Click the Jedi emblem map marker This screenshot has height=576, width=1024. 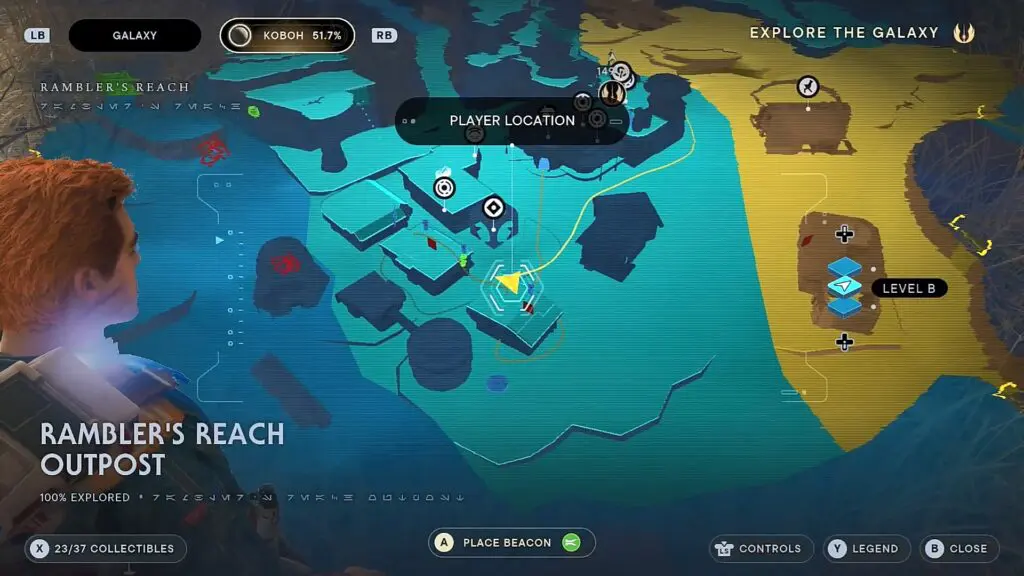[x=612, y=93]
